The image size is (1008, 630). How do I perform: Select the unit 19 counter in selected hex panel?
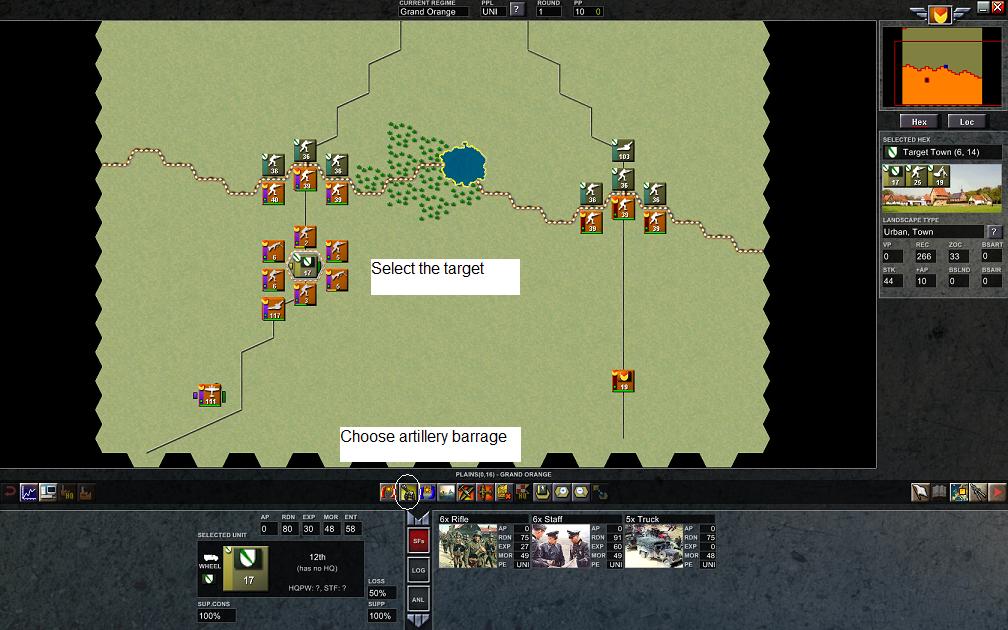tap(939, 177)
